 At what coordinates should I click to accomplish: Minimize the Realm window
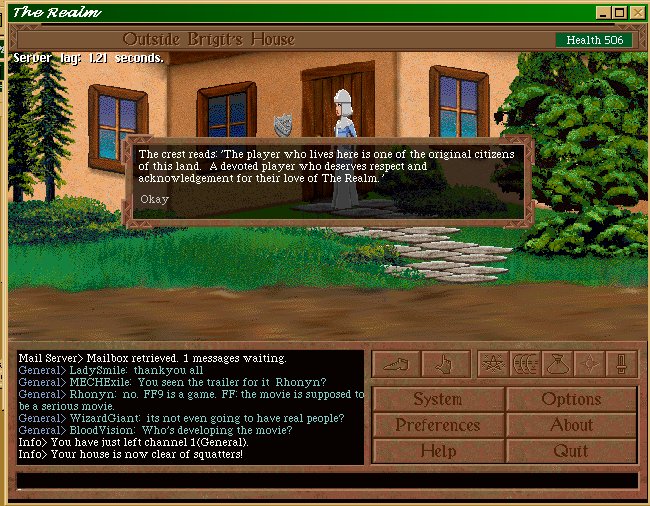[603, 12]
